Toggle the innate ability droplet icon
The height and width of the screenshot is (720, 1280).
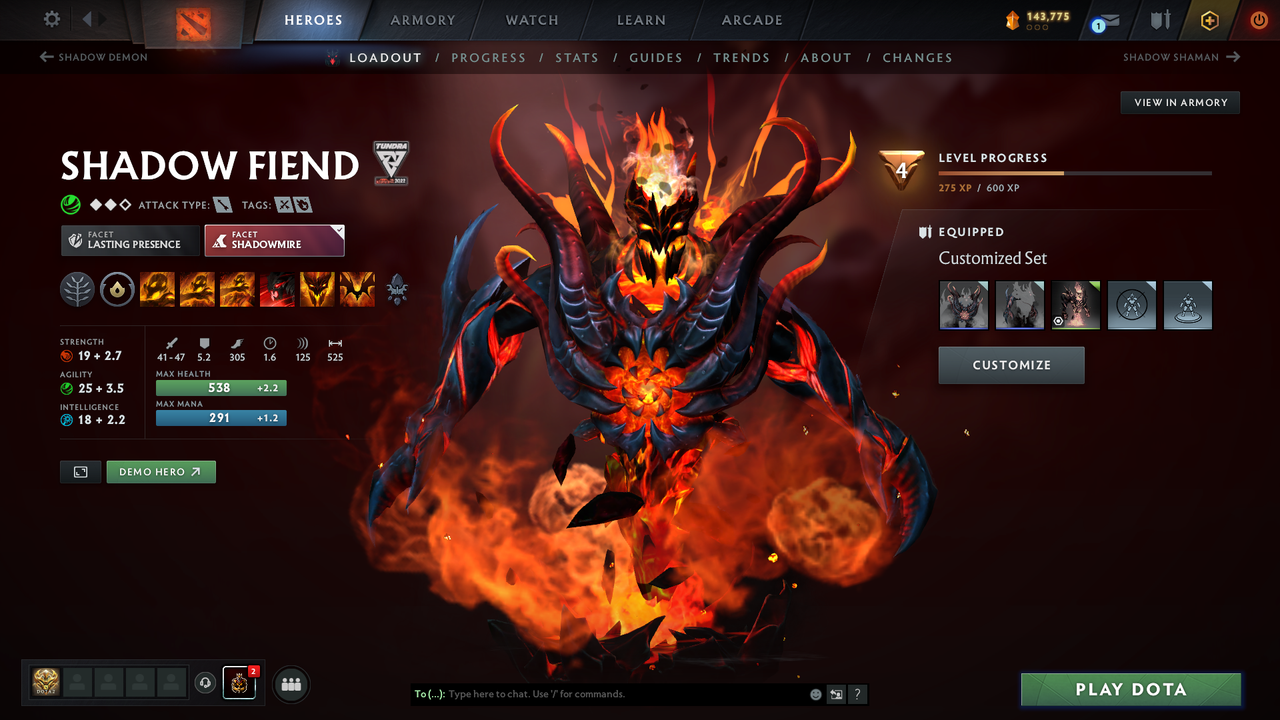[x=117, y=288]
